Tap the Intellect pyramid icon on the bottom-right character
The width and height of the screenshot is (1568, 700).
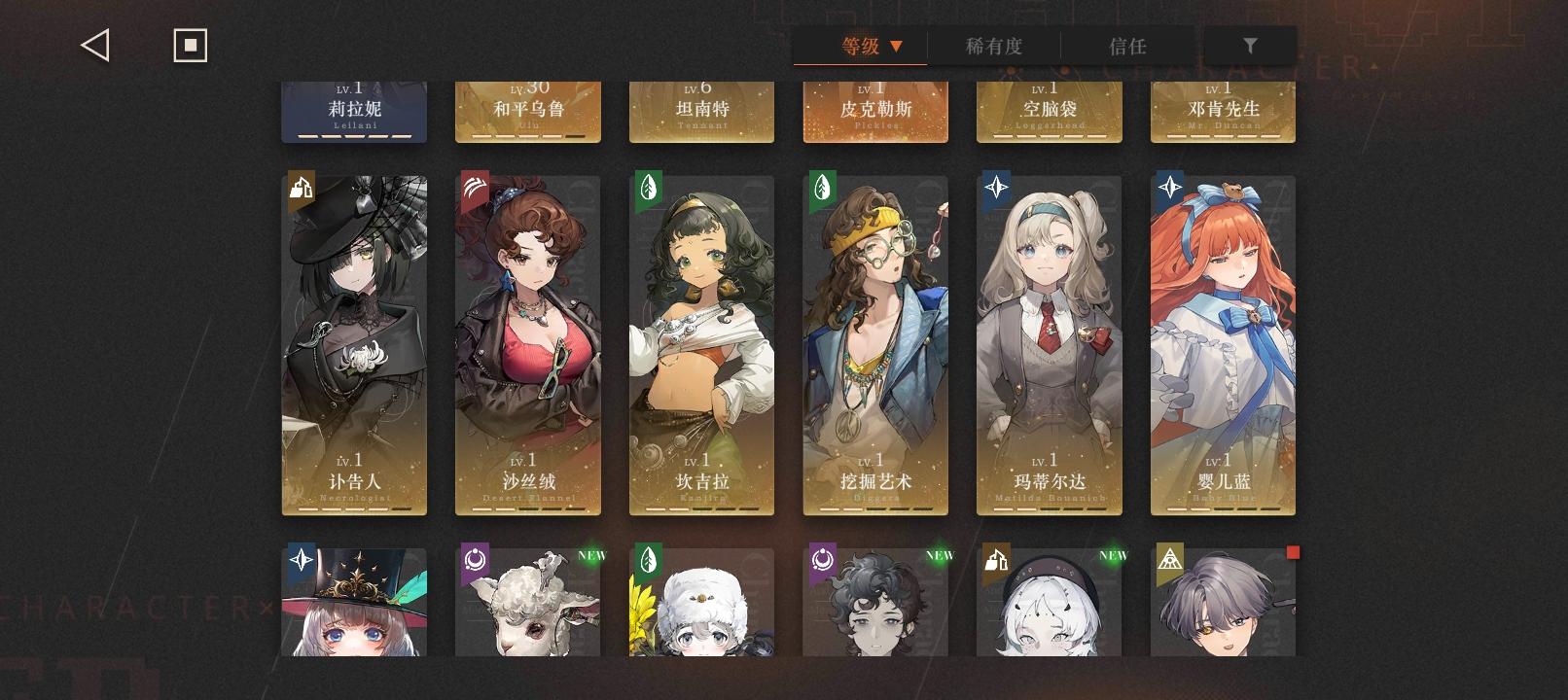pyautogui.click(x=1170, y=559)
